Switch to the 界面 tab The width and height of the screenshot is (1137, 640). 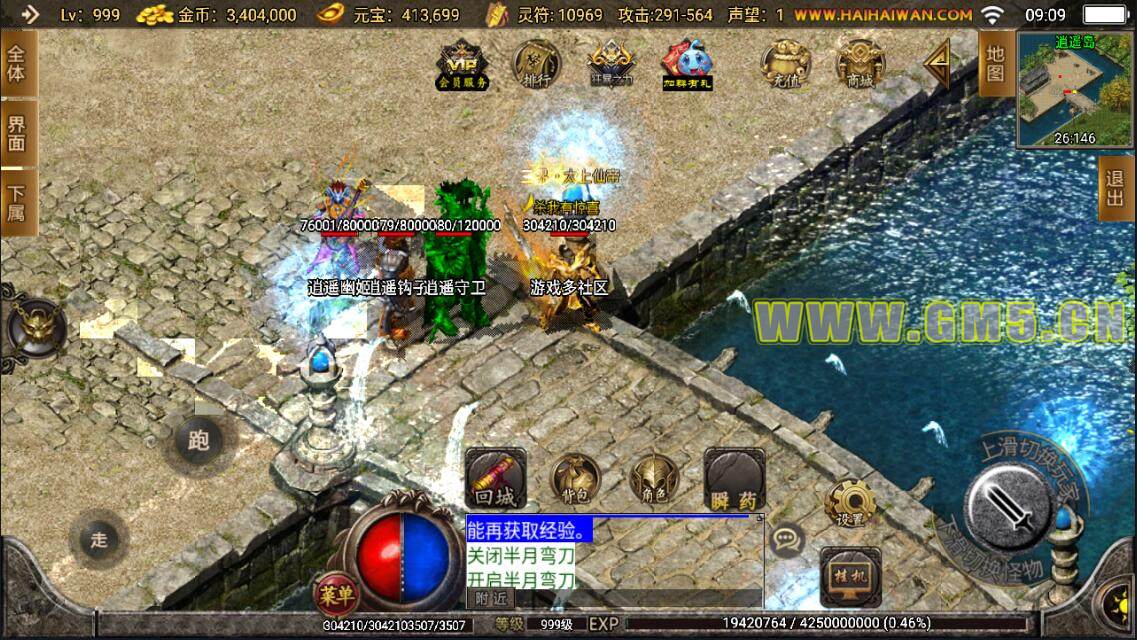click(x=17, y=132)
